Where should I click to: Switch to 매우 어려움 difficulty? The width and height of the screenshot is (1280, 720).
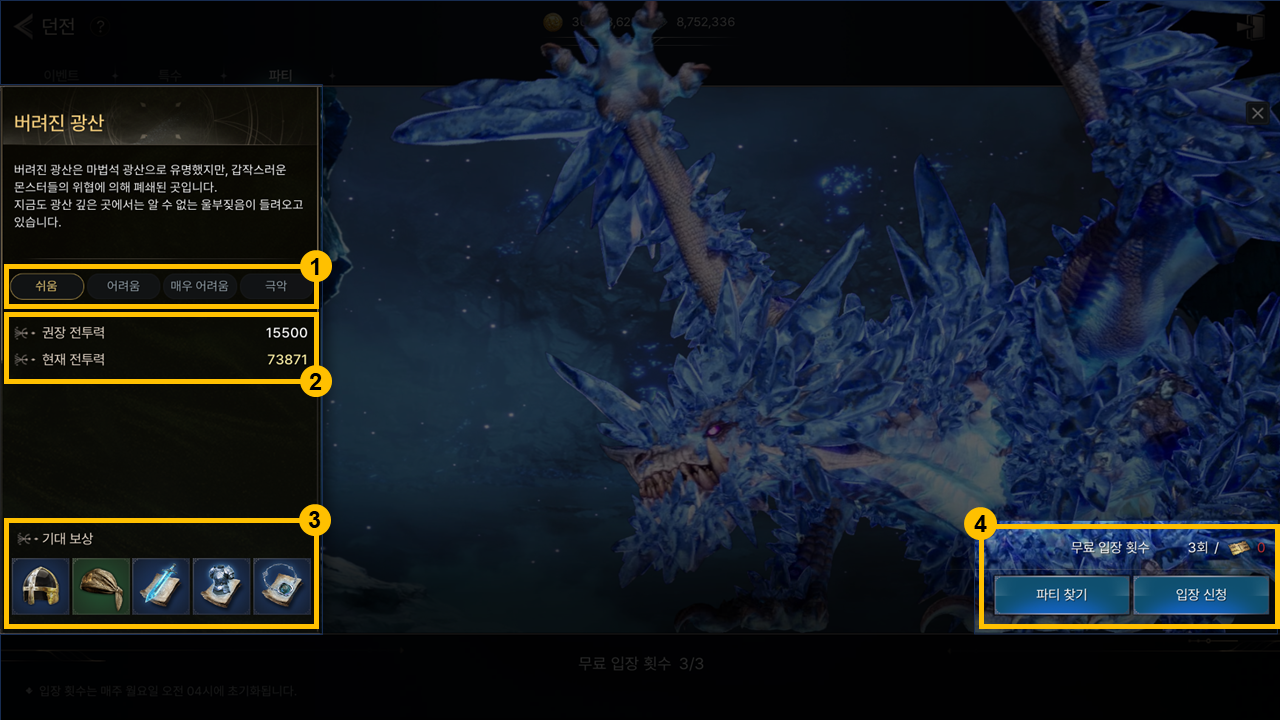tap(199, 287)
